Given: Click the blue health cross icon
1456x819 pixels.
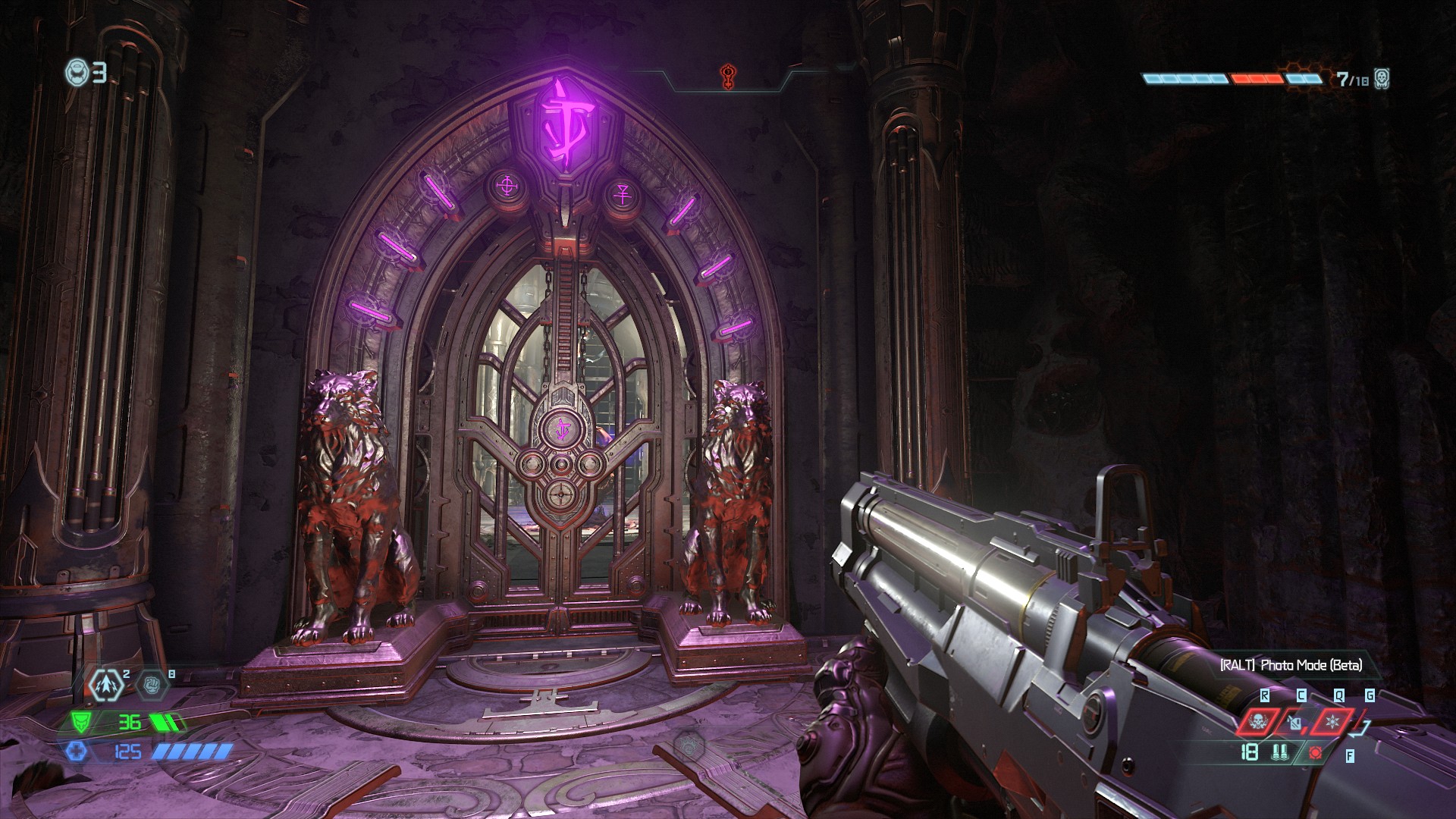Looking at the screenshot, I should point(77,752).
